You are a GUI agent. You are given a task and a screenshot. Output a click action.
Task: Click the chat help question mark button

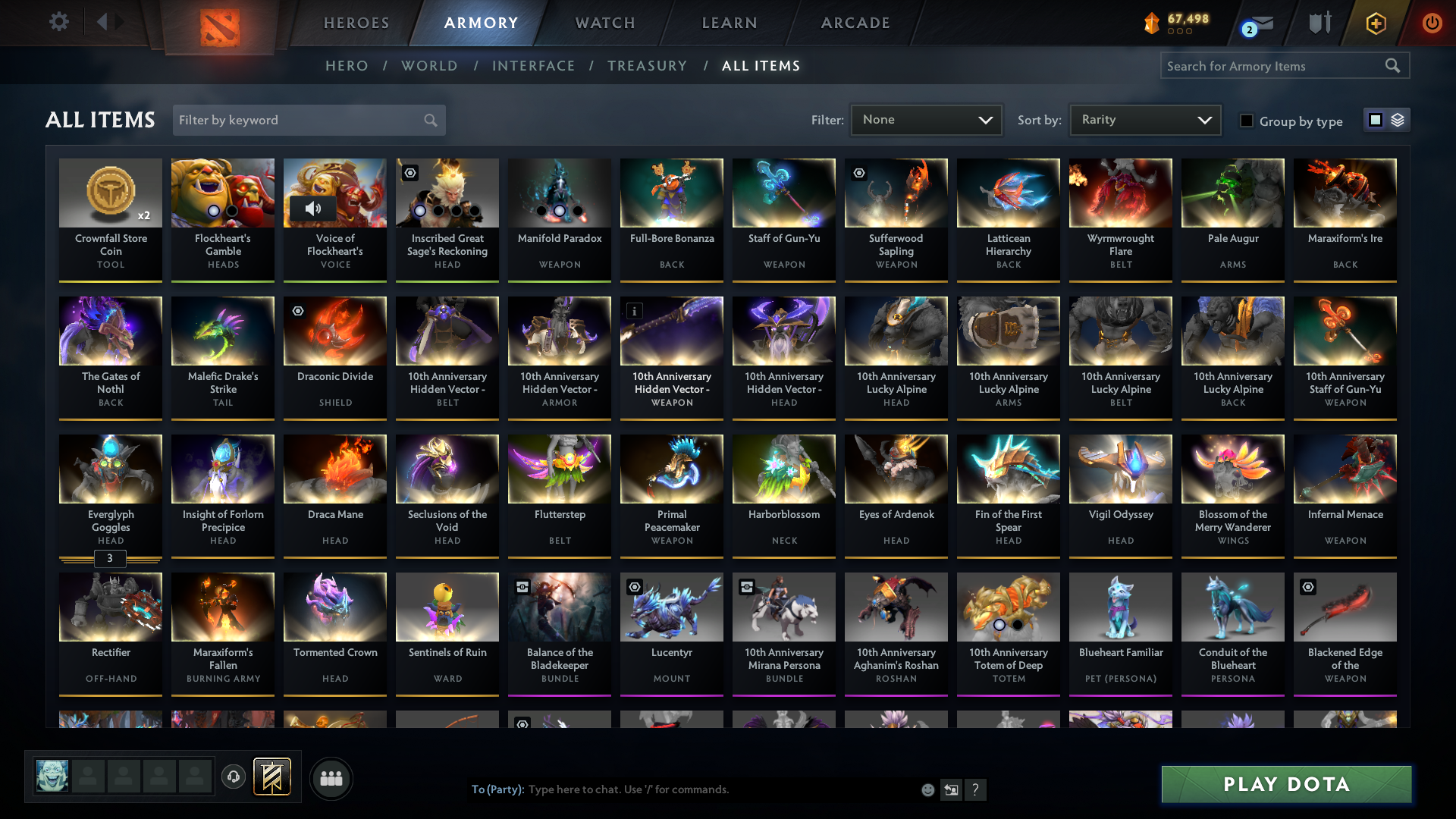click(x=976, y=789)
